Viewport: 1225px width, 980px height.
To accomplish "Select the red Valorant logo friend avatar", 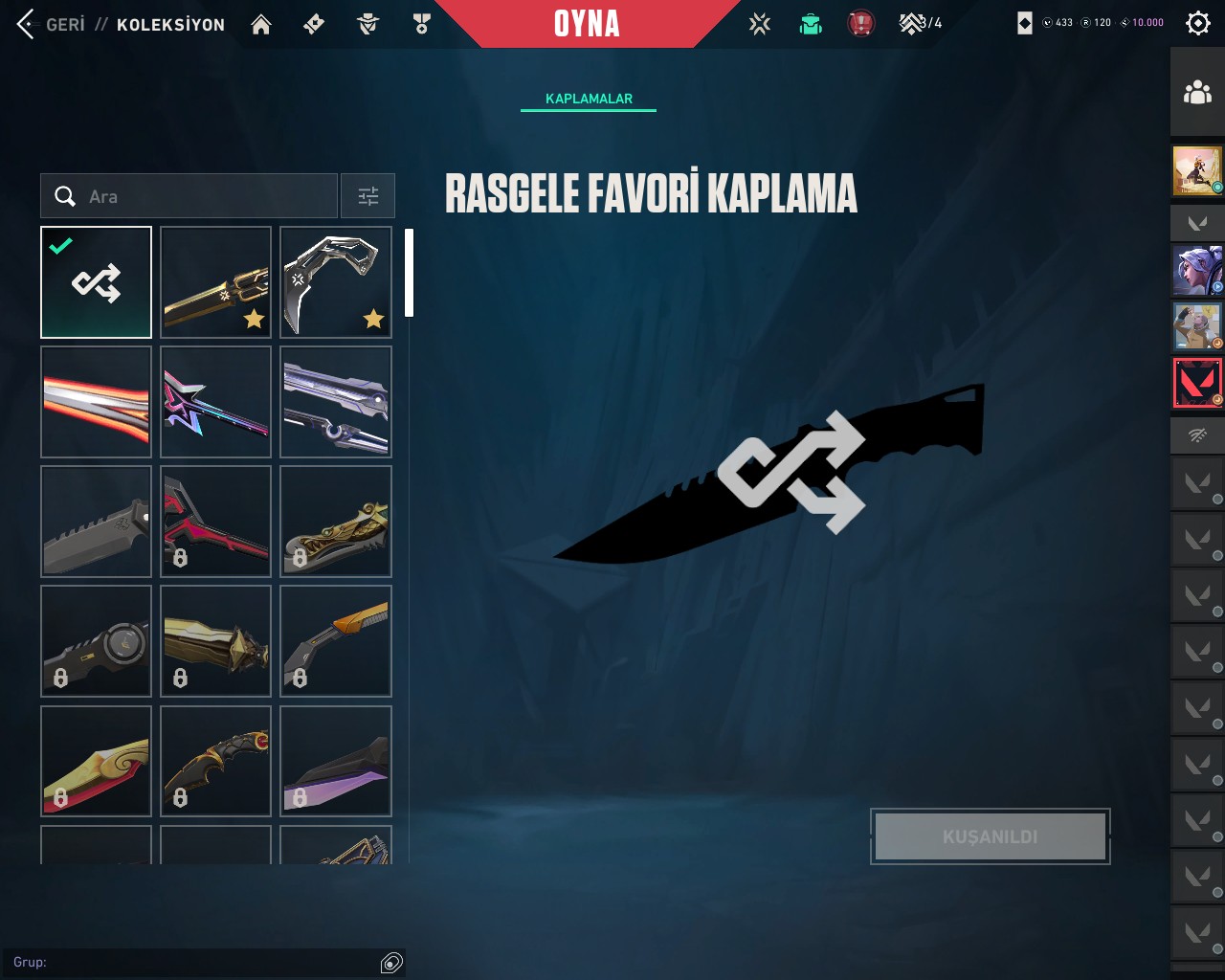I will click(x=1197, y=383).
